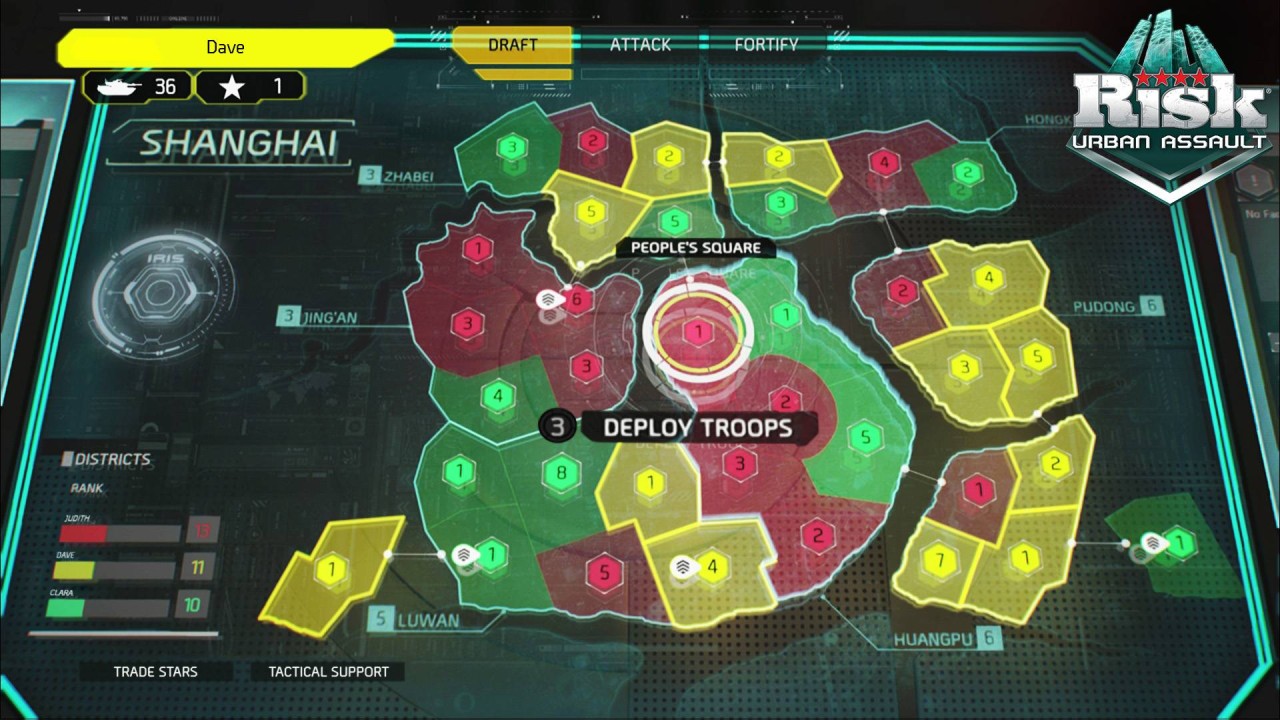Image resolution: width=1280 pixels, height=720 pixels.
Task: Select the DRAFT phase tab
Action: 513,45
